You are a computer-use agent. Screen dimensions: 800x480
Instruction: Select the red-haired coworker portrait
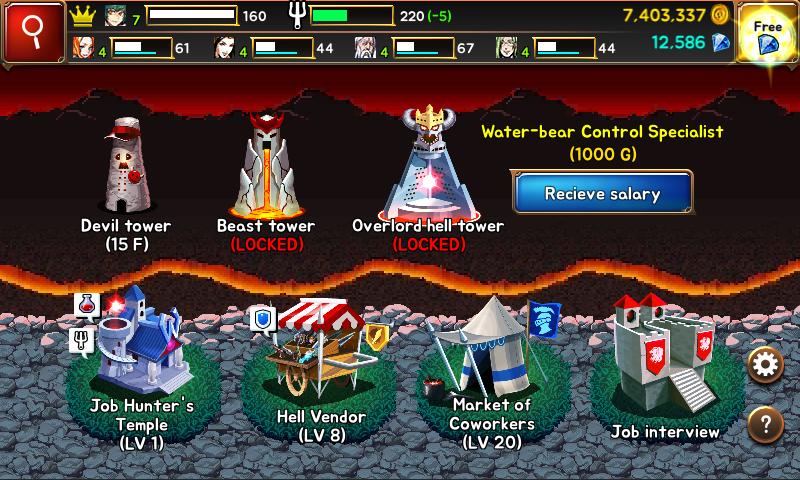coord(83,47)
